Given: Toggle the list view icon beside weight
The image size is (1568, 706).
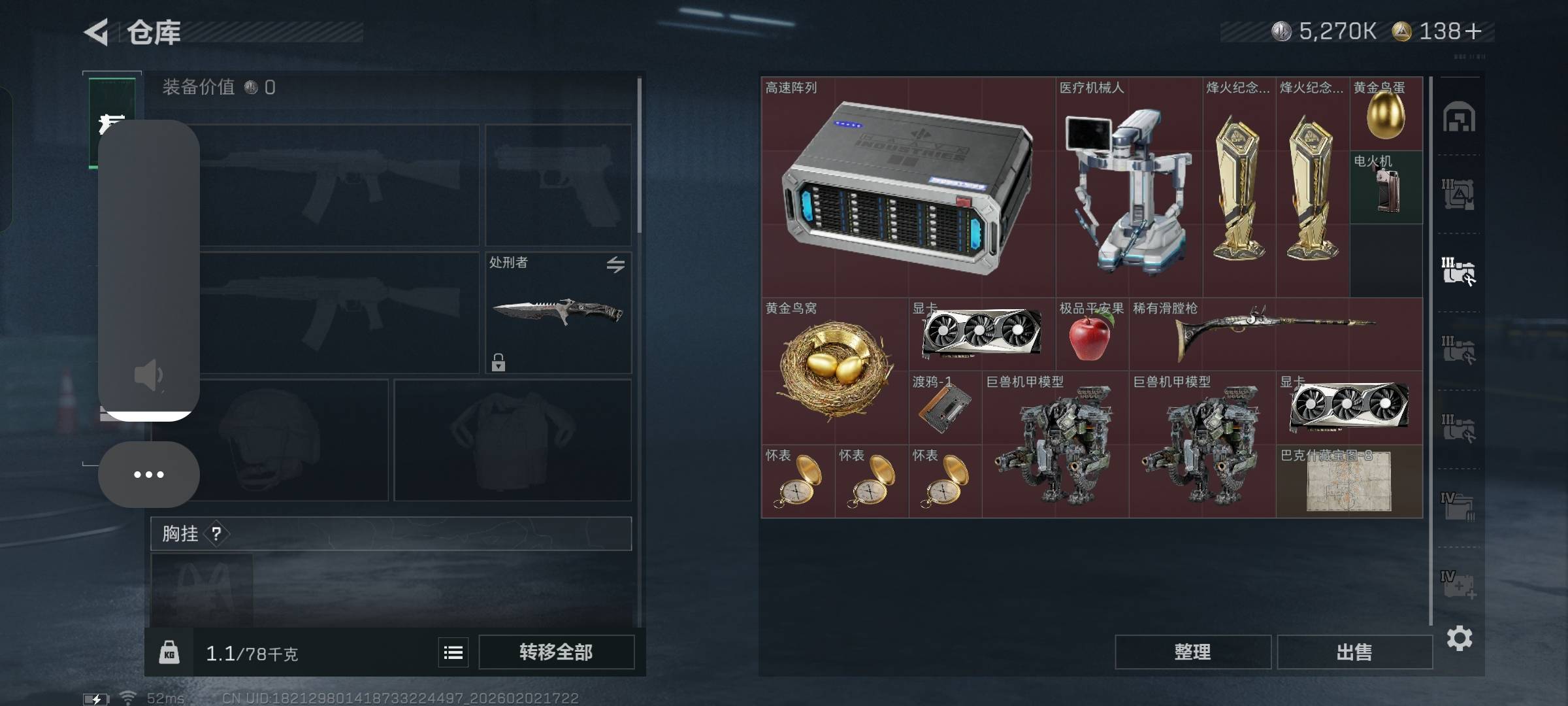Looking at the screenshot, I should point(453,652).
